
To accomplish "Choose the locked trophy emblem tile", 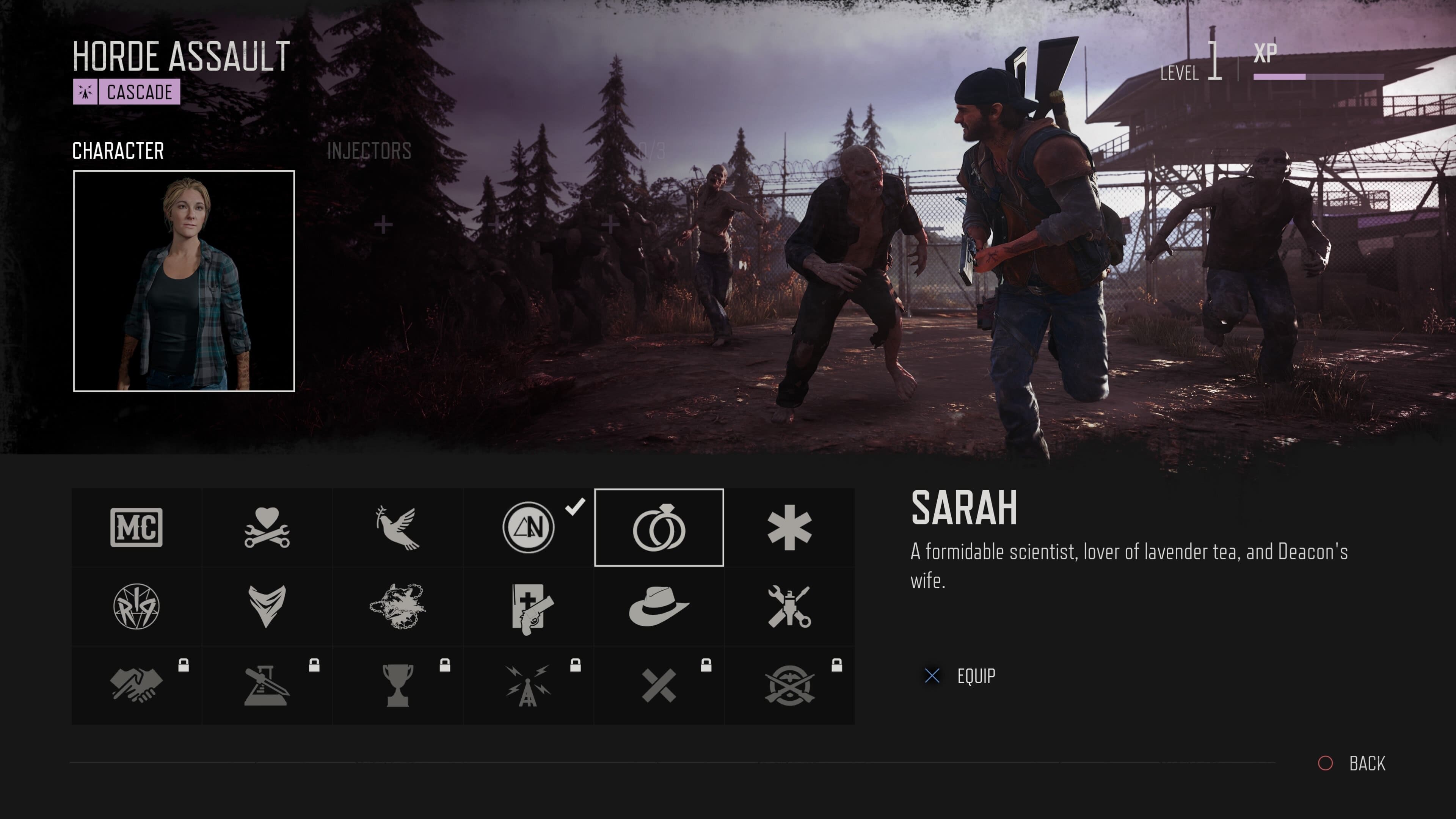I will coord(398,686).
